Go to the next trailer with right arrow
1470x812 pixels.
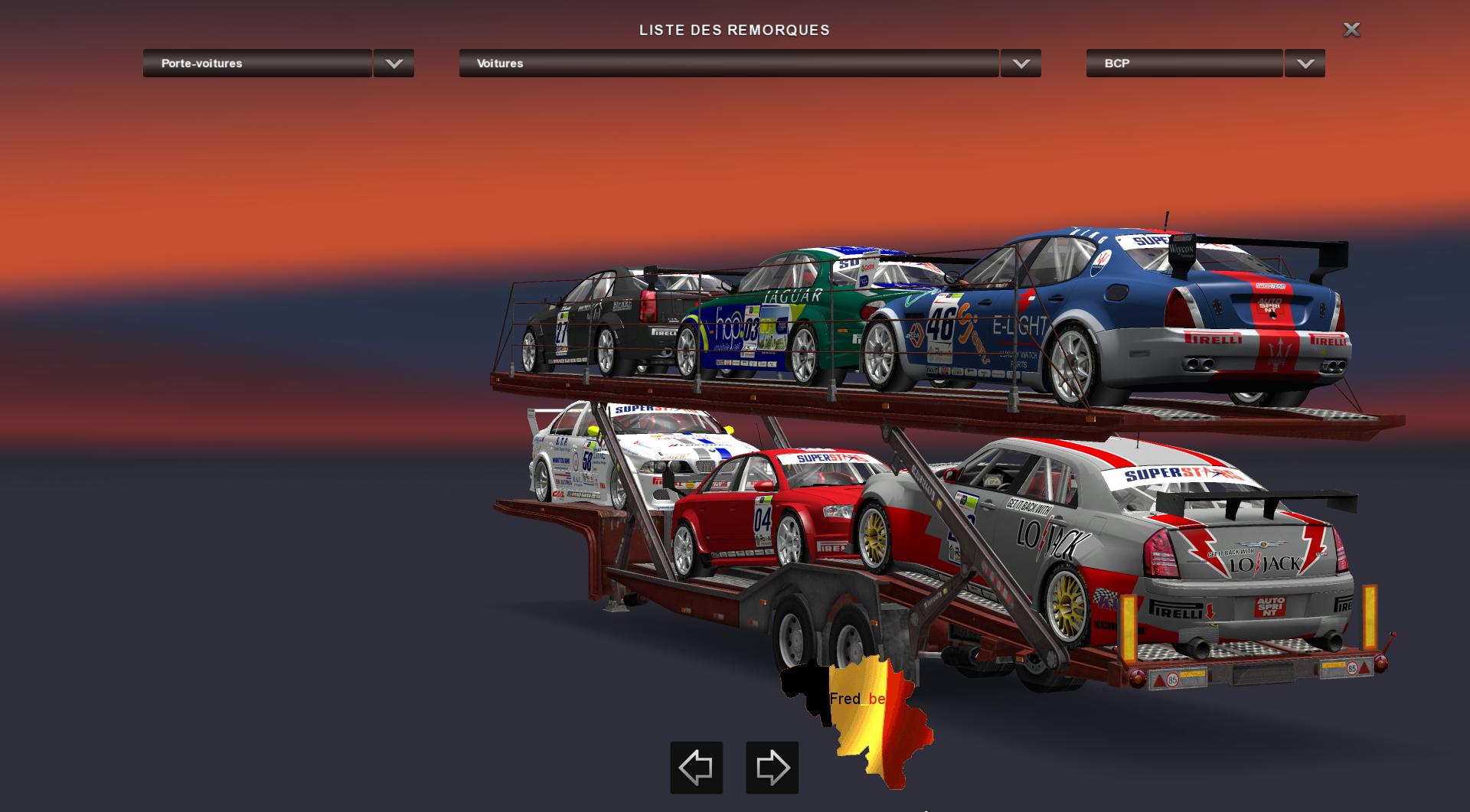click(x=772, y=767)
